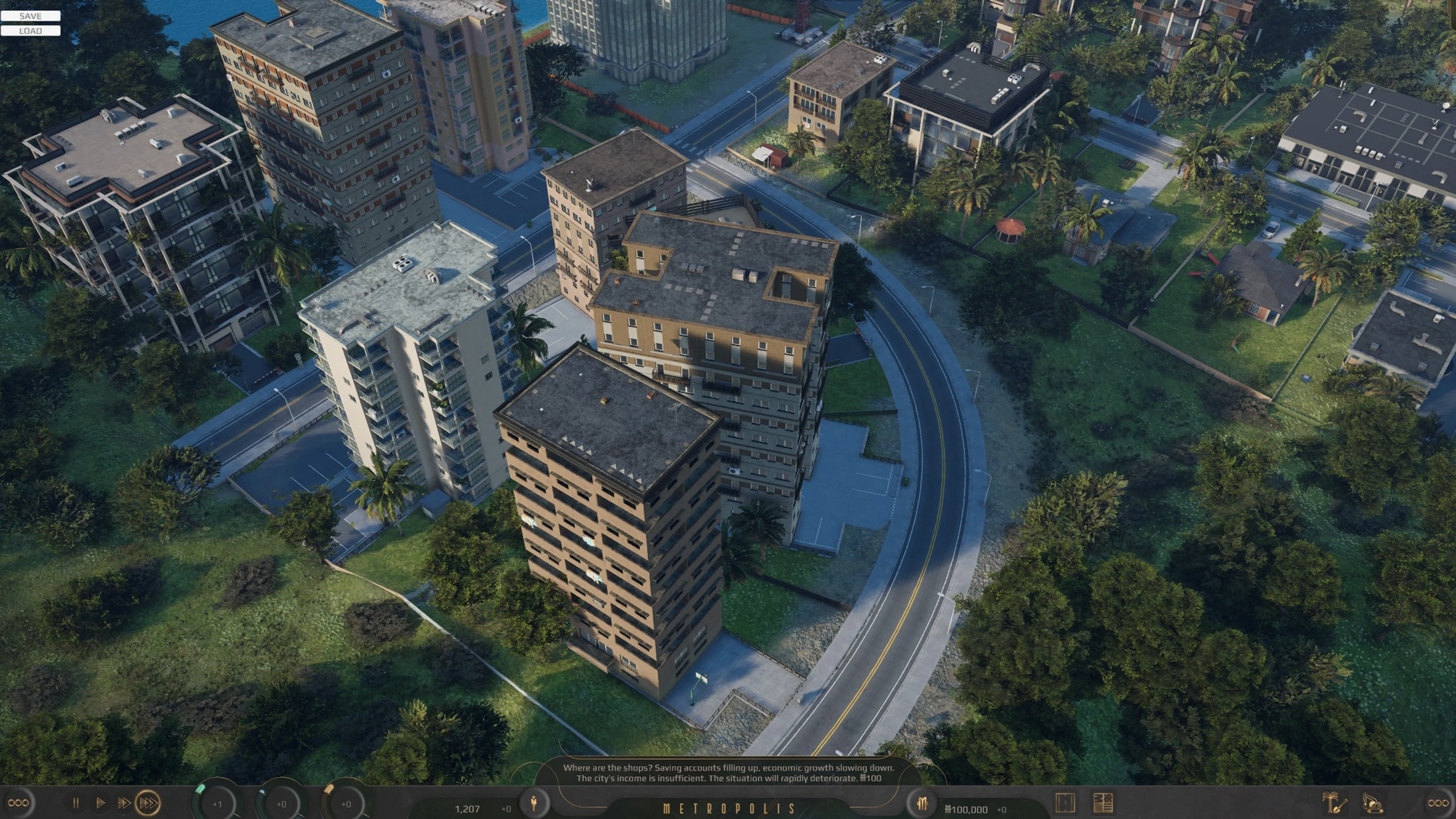Activate the excavator bulldoze tool

pyautogui.click(x=1372, y=803)
